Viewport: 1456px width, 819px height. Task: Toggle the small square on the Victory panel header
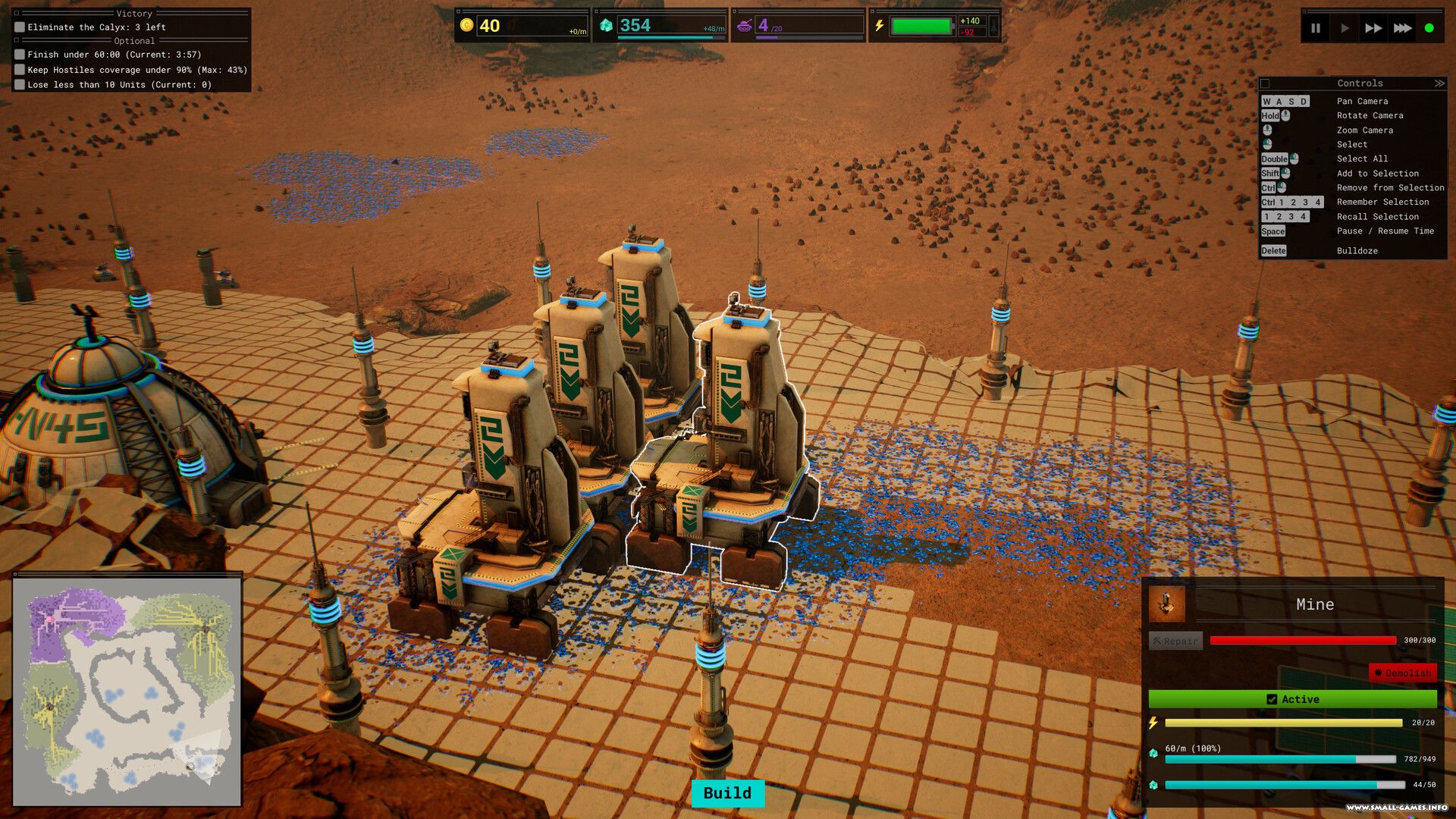(17, 14)
